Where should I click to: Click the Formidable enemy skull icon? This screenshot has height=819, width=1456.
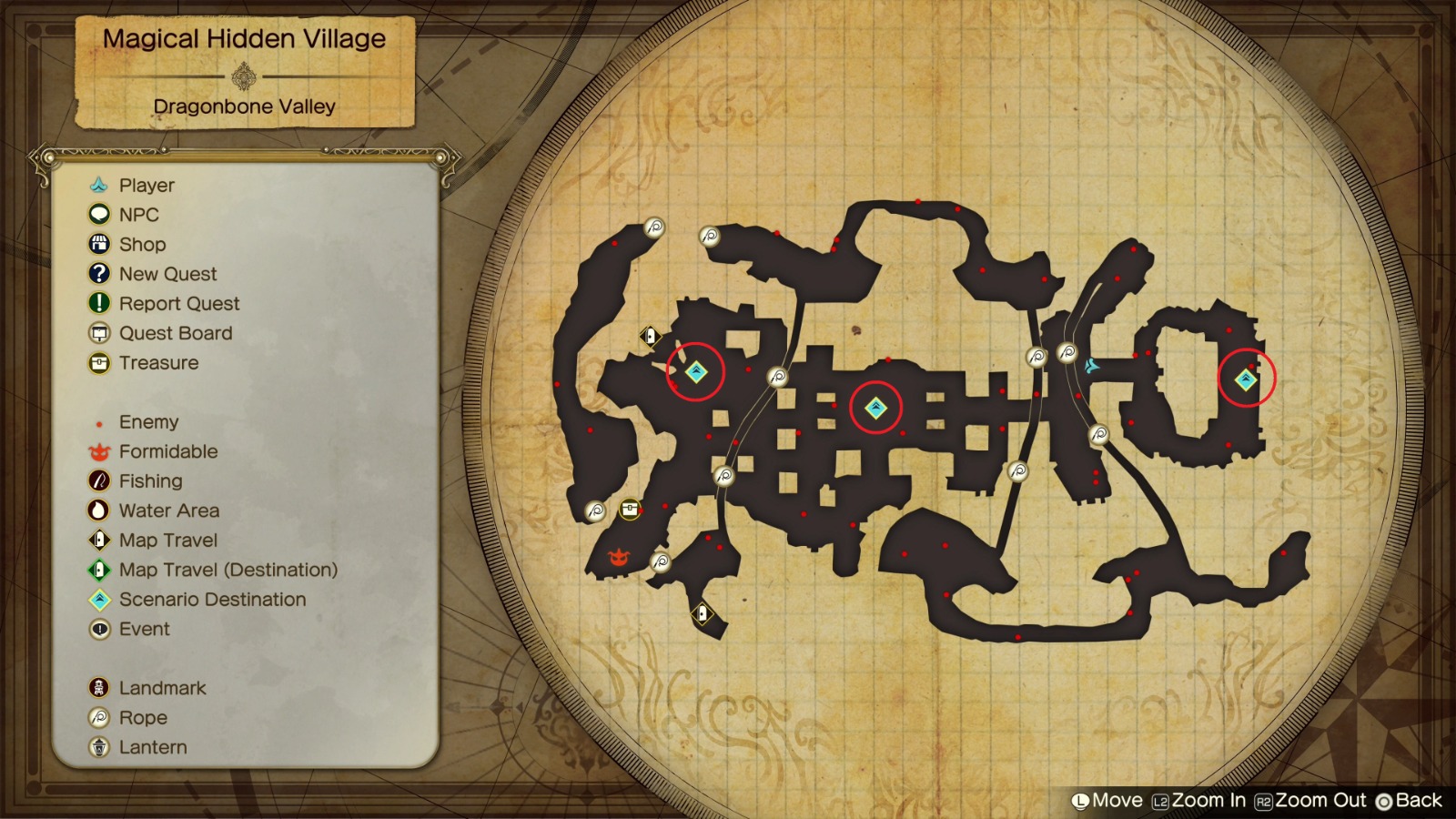pos(619,556)
